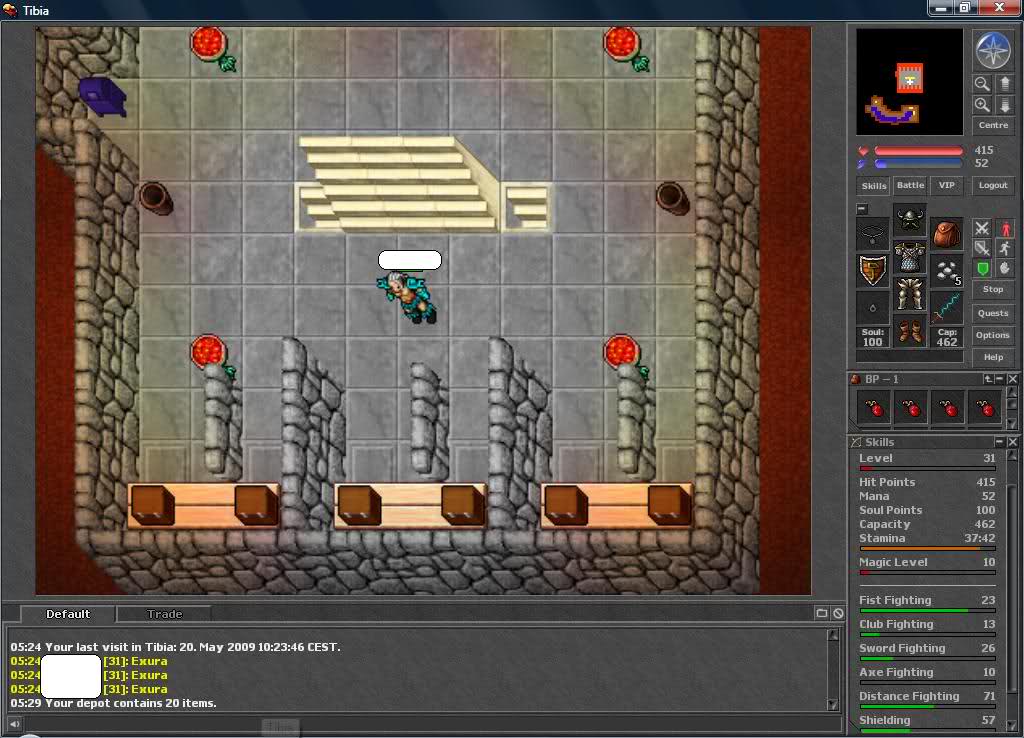Image resolution: width=1024 pixels, height=738 pixels.
Task: Zoom out the minimap with the minus magnifier
Action: (x=982, y=84)
